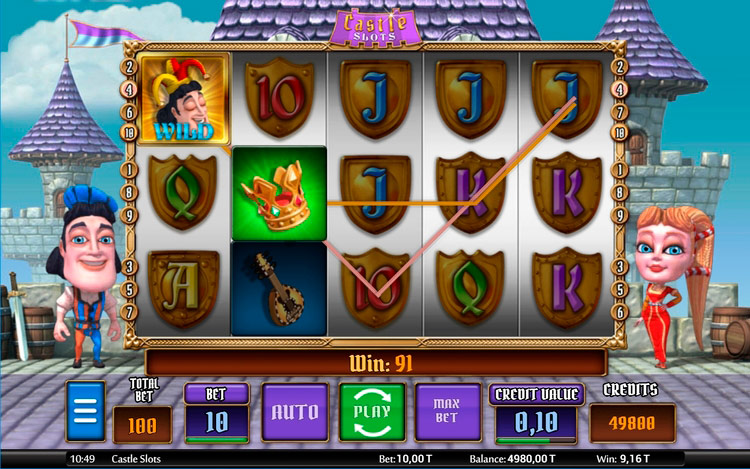Spin the reels with the Play button

[371, 411]
